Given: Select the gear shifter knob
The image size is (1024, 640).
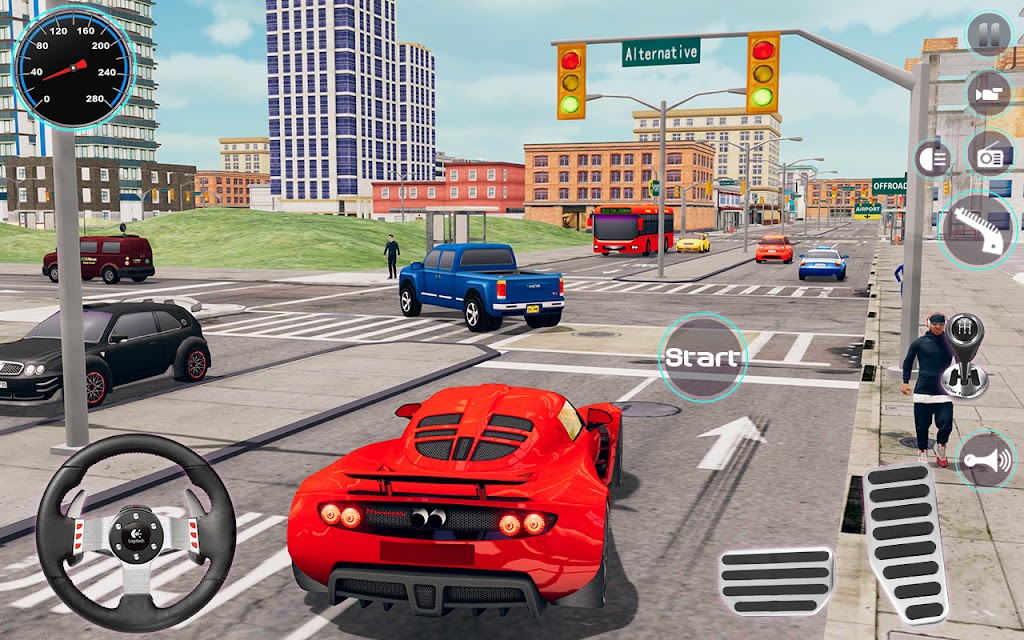Looking at the screenshot, I should (x=964, y=357).
